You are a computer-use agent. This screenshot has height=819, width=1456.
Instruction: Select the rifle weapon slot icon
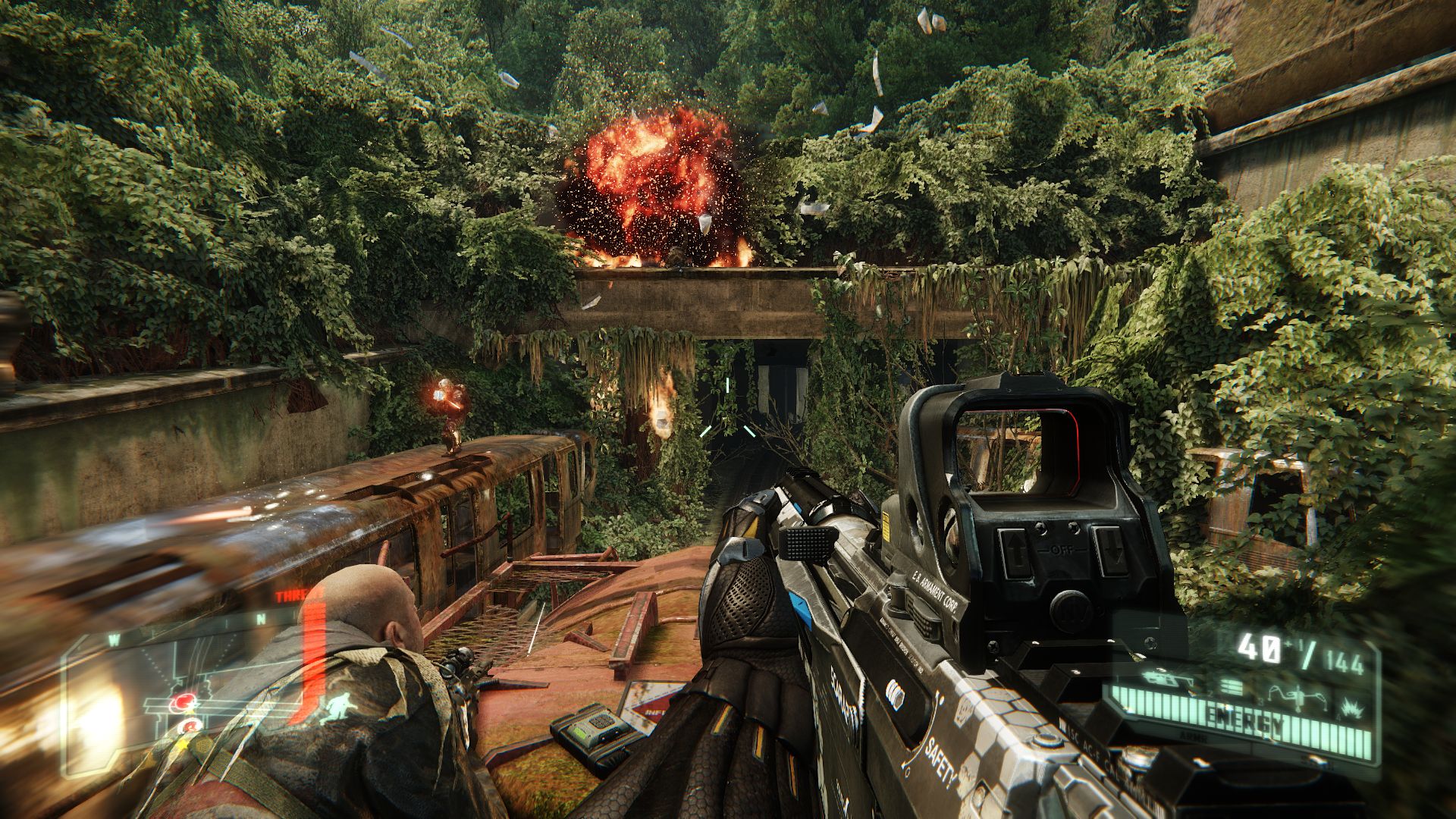1167,680
